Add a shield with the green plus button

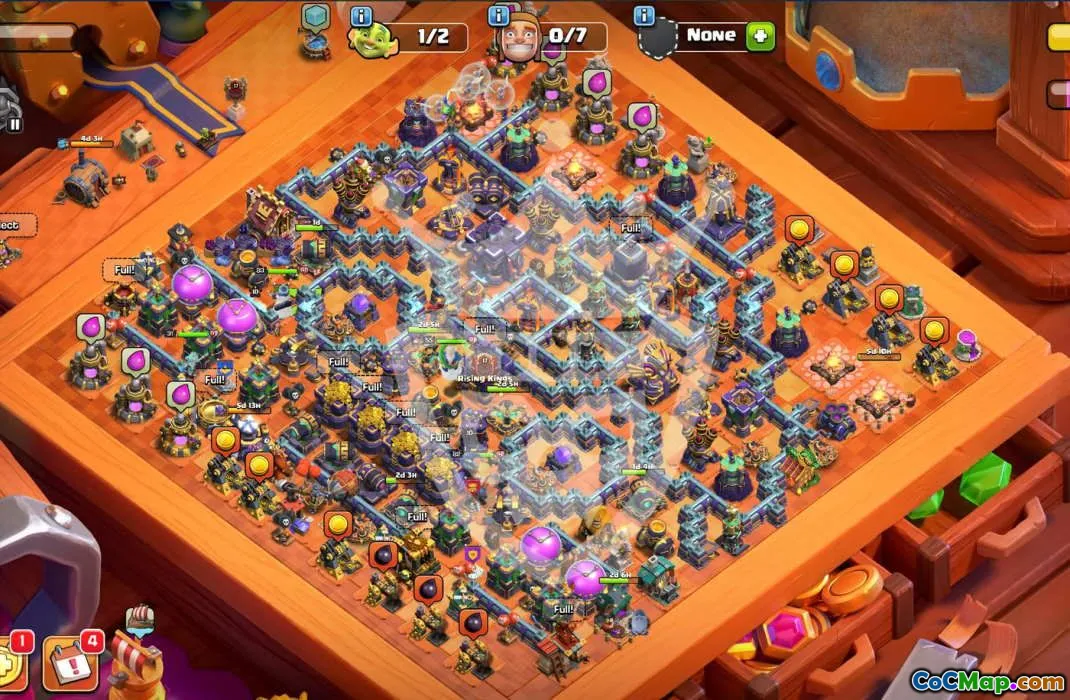pos(761,36)
